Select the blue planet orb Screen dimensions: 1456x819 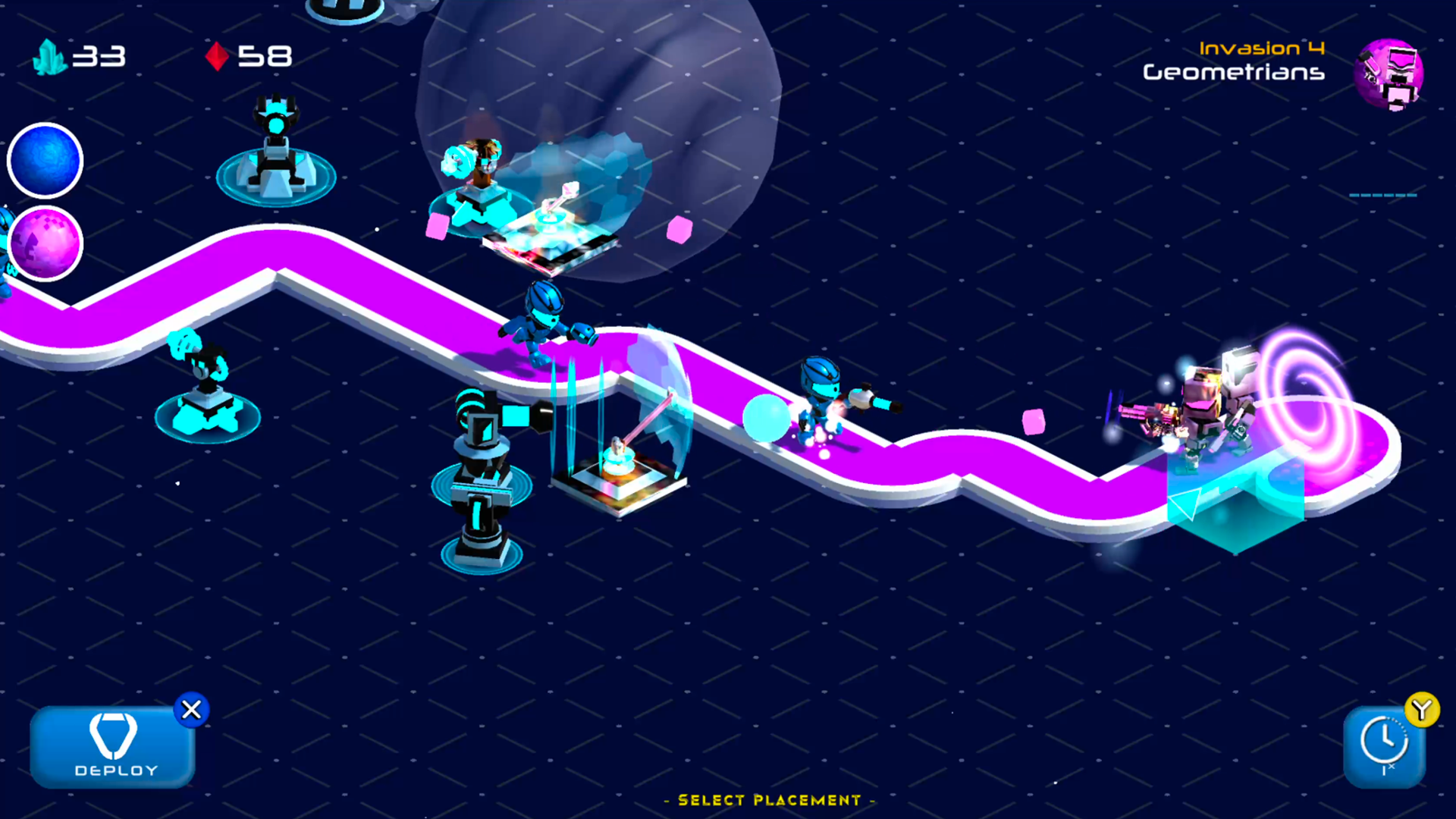point(44,160)
